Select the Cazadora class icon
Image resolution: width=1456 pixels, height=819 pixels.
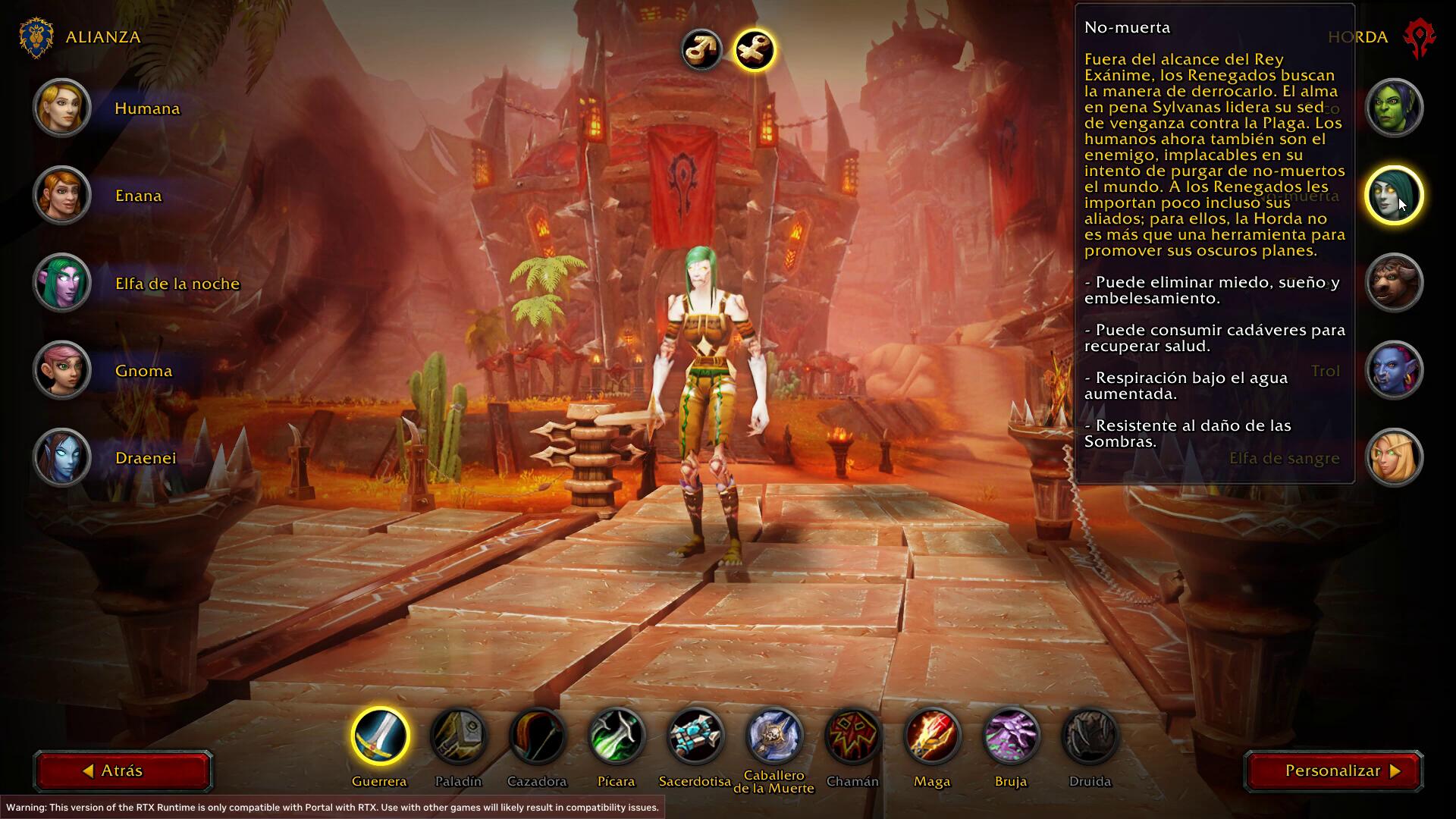pyautogui.click(x=538, y=736)
